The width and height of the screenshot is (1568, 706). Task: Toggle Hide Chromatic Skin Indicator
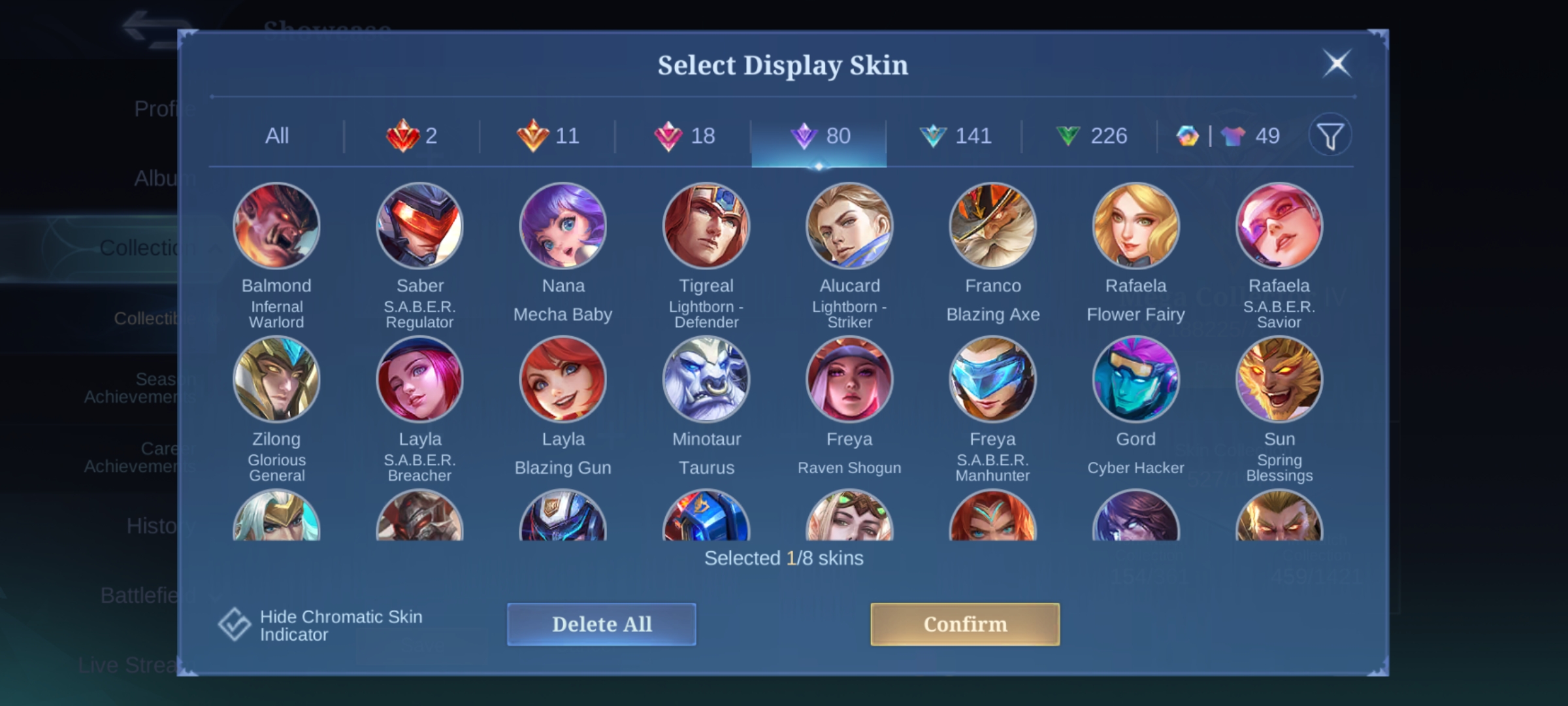pos(235,624)
